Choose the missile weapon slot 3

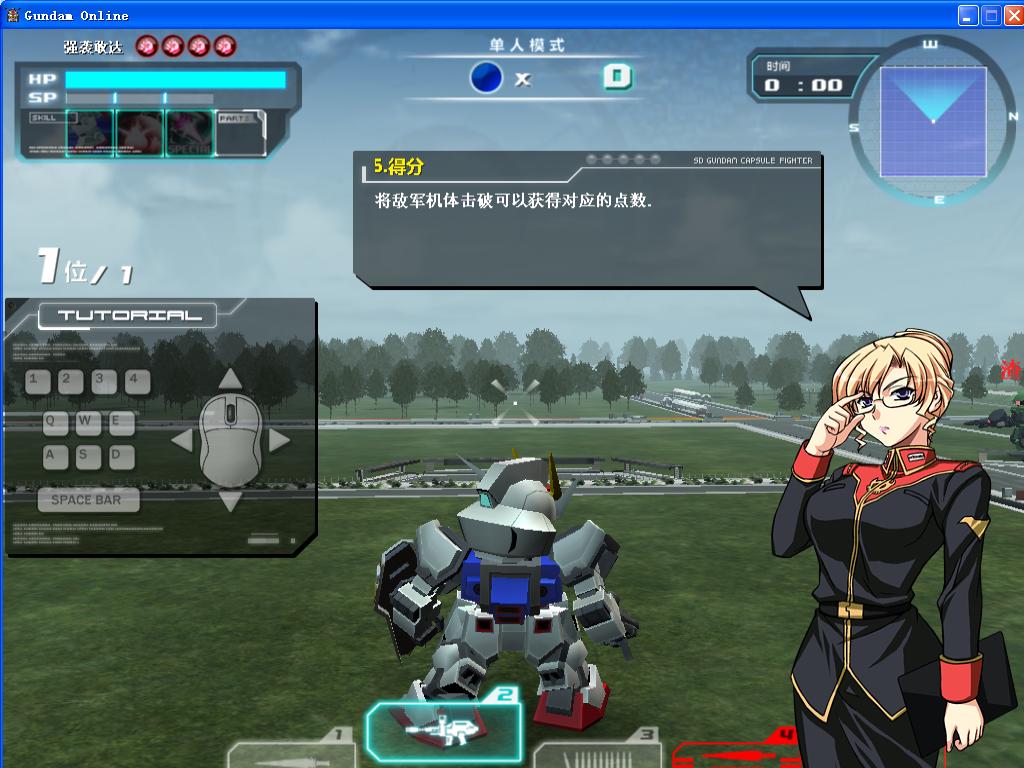coord(597,753)
